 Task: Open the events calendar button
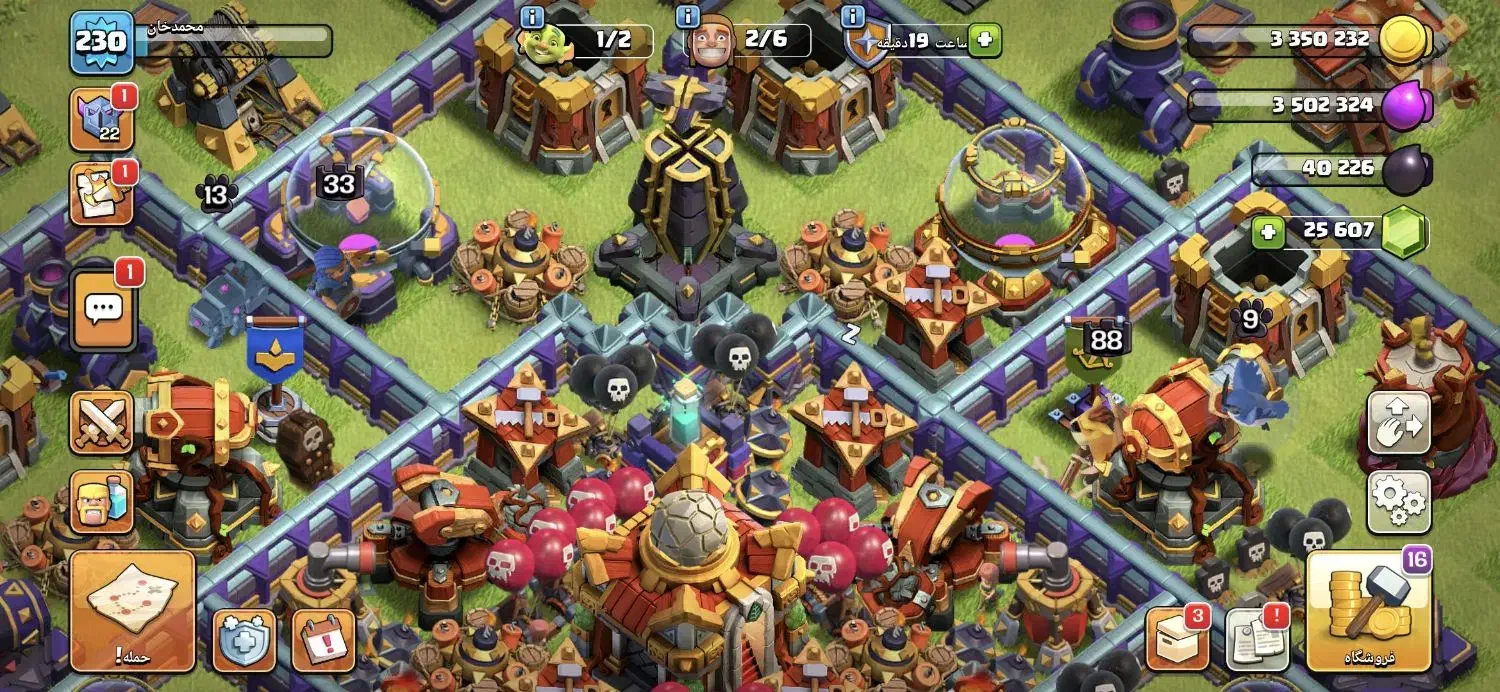(x=323, y=640)
